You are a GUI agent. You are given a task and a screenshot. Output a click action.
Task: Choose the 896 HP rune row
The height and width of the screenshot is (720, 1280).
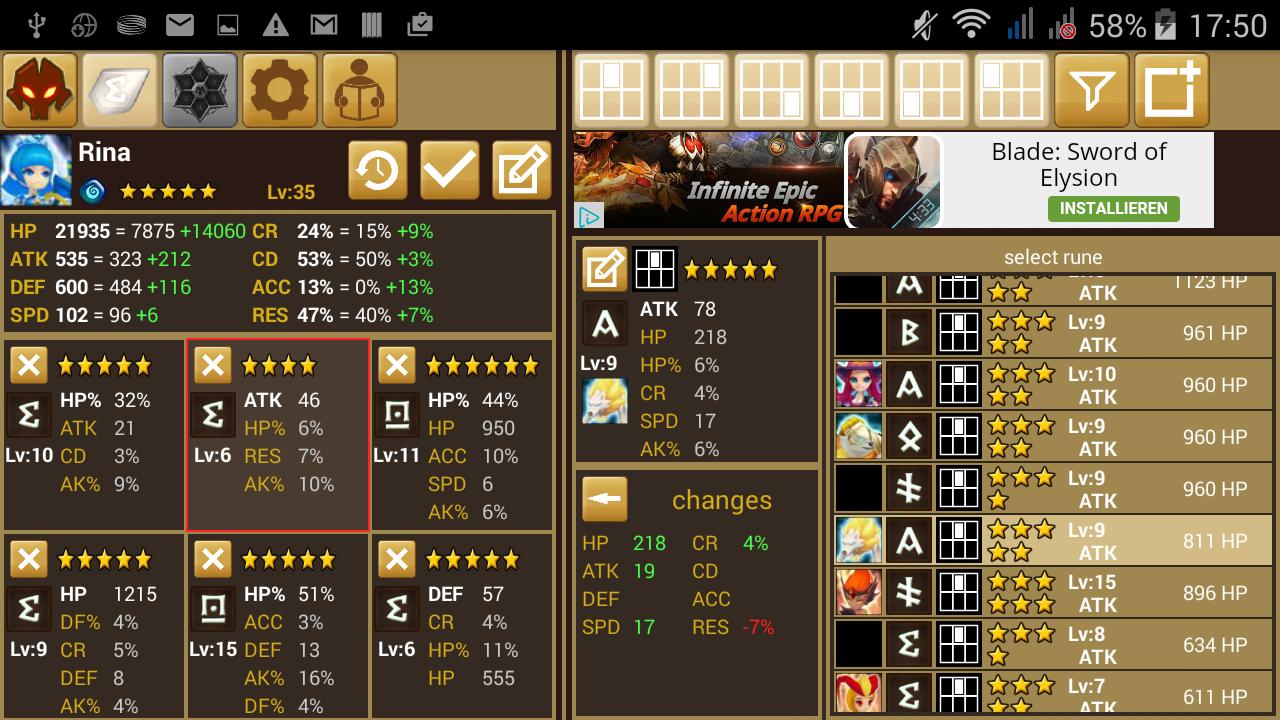click(1052, 593)
